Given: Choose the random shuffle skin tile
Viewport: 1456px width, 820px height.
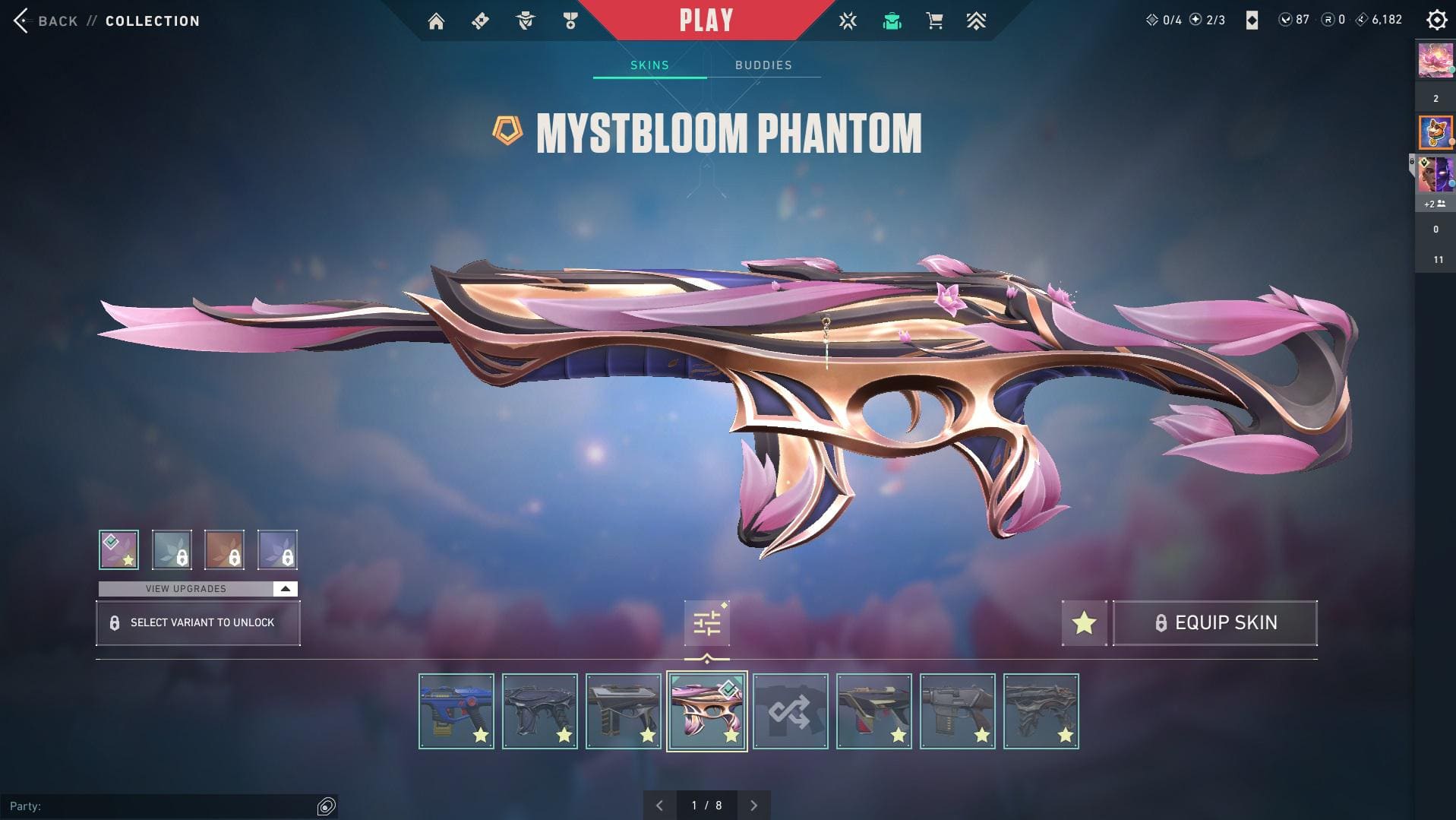Looking at the screenshot, I should pyautogui.click(x=790, y=711).
